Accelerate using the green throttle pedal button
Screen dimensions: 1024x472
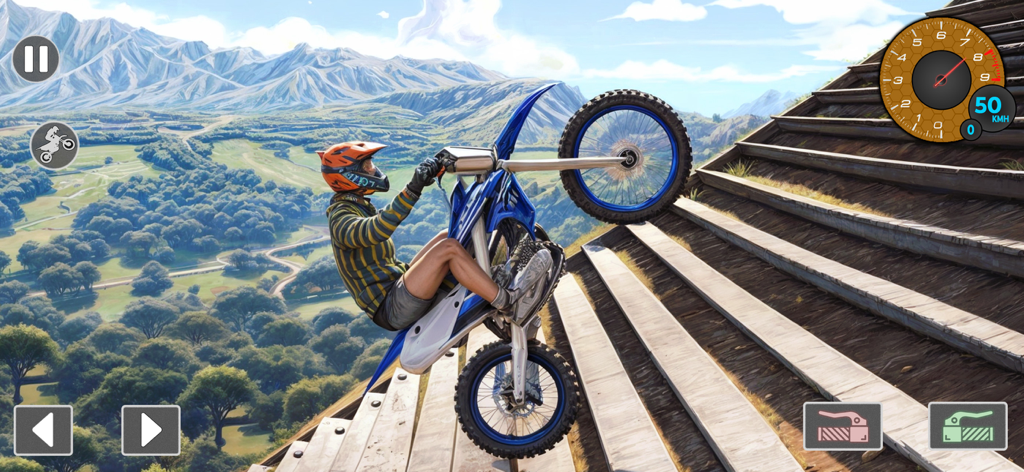(x=967, y=426)
